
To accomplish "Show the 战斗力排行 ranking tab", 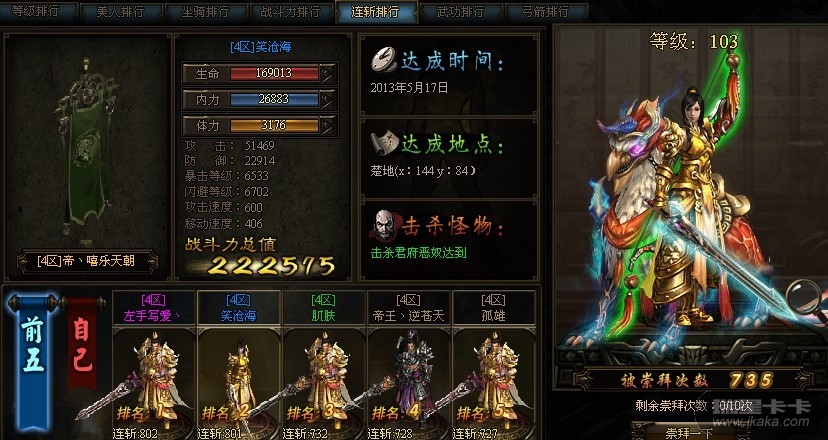I will [290, 12].
